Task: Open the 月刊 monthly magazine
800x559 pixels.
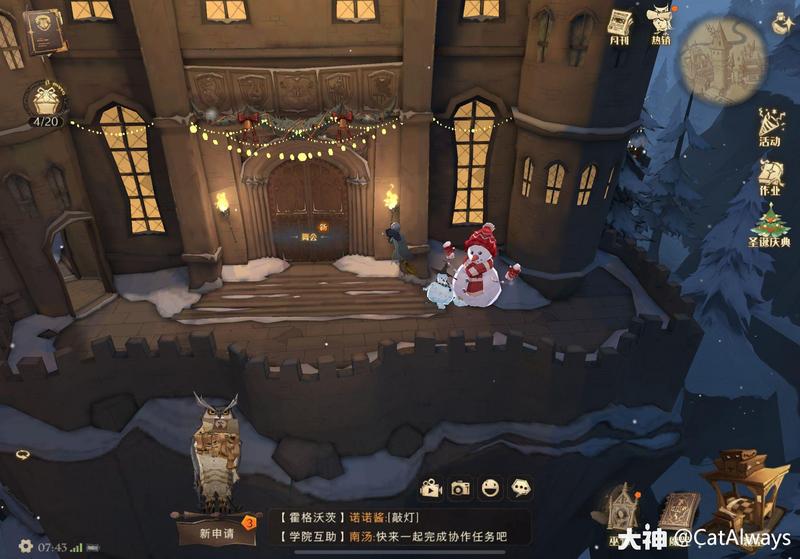Action: [x=620, y=23]
